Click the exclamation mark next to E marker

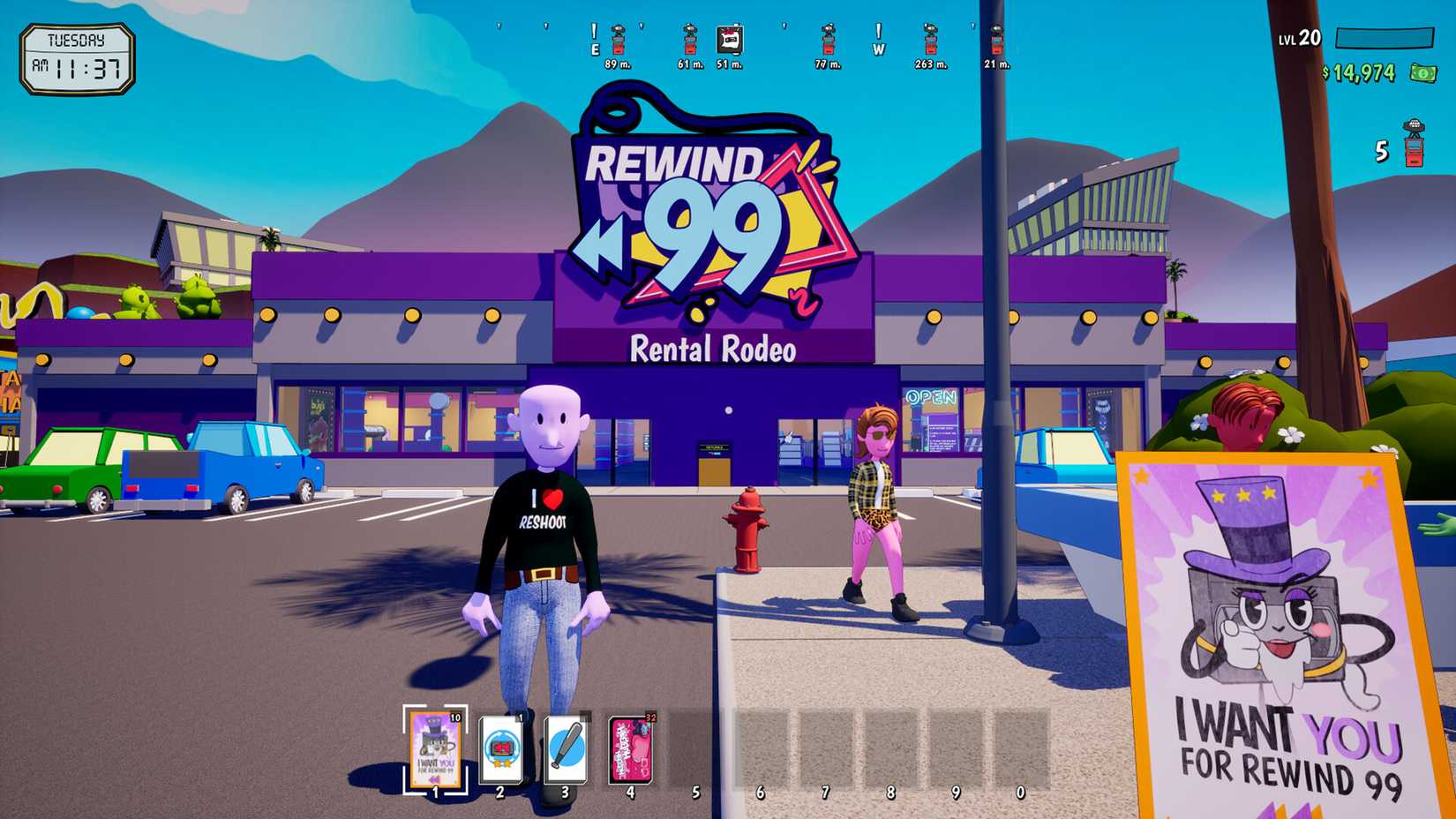pos(594,30)
